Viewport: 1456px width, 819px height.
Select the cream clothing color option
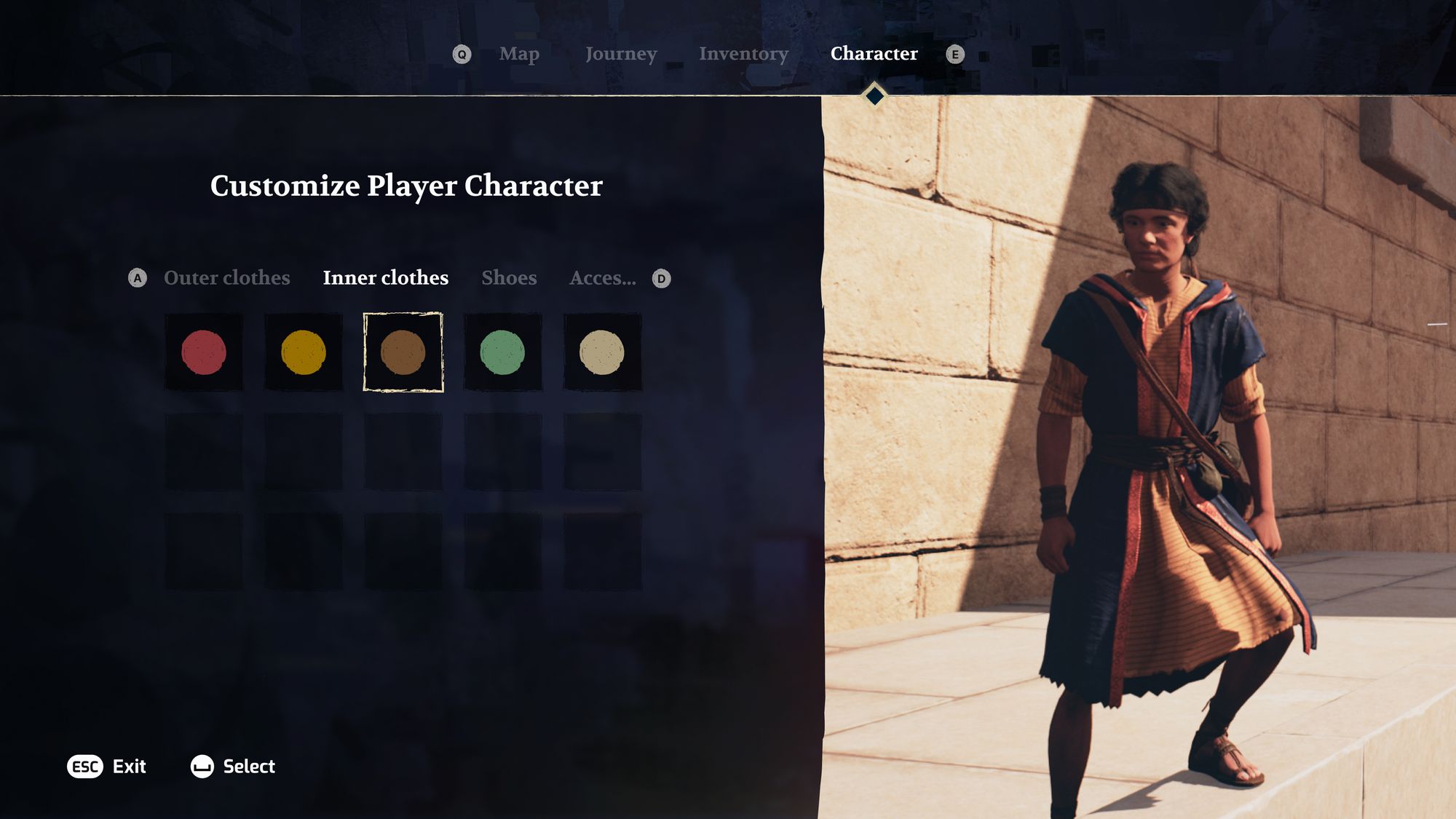coord(604,353)
